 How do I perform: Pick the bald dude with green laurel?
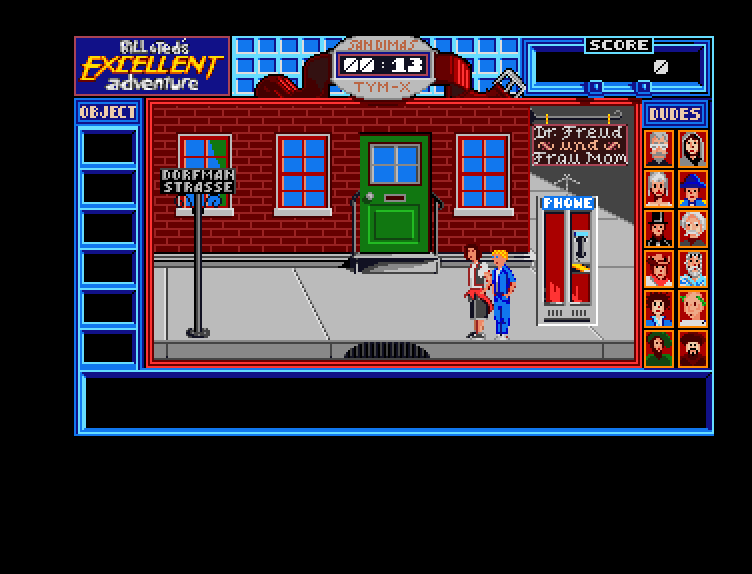pos(692,308)
